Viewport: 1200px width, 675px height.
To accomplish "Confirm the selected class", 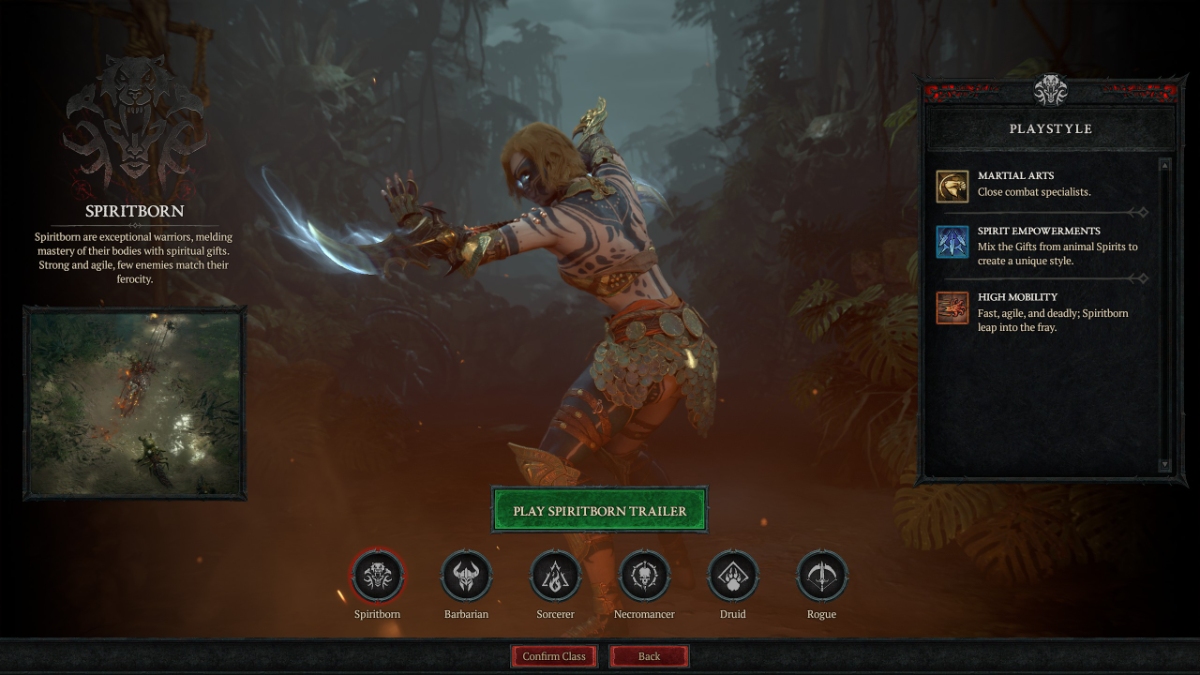I will click(x=554, y=656).
